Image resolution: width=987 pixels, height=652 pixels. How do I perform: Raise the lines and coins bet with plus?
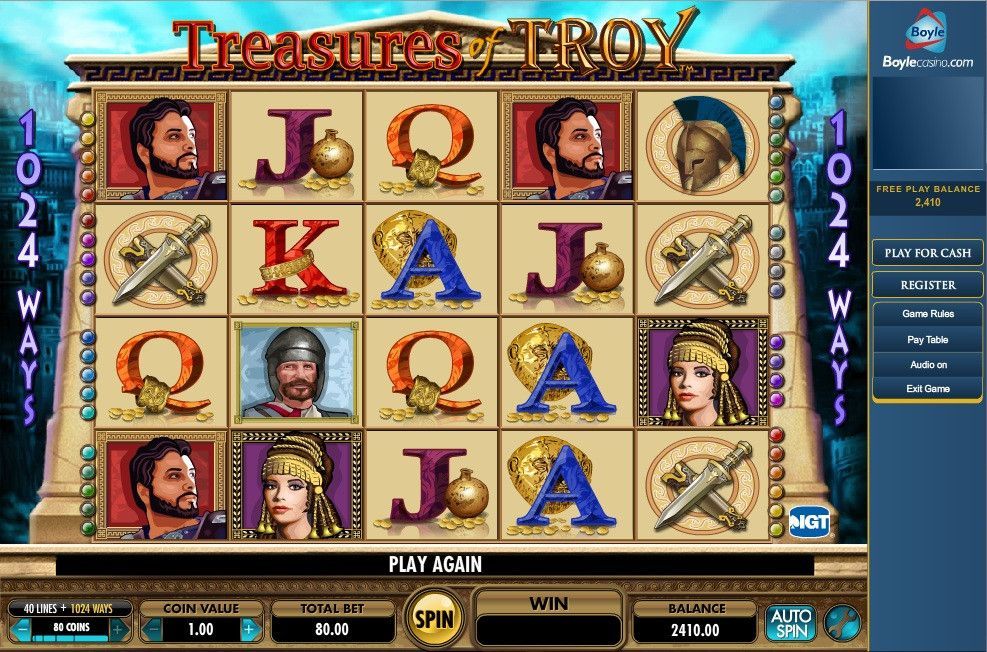[x=118, y=630]
